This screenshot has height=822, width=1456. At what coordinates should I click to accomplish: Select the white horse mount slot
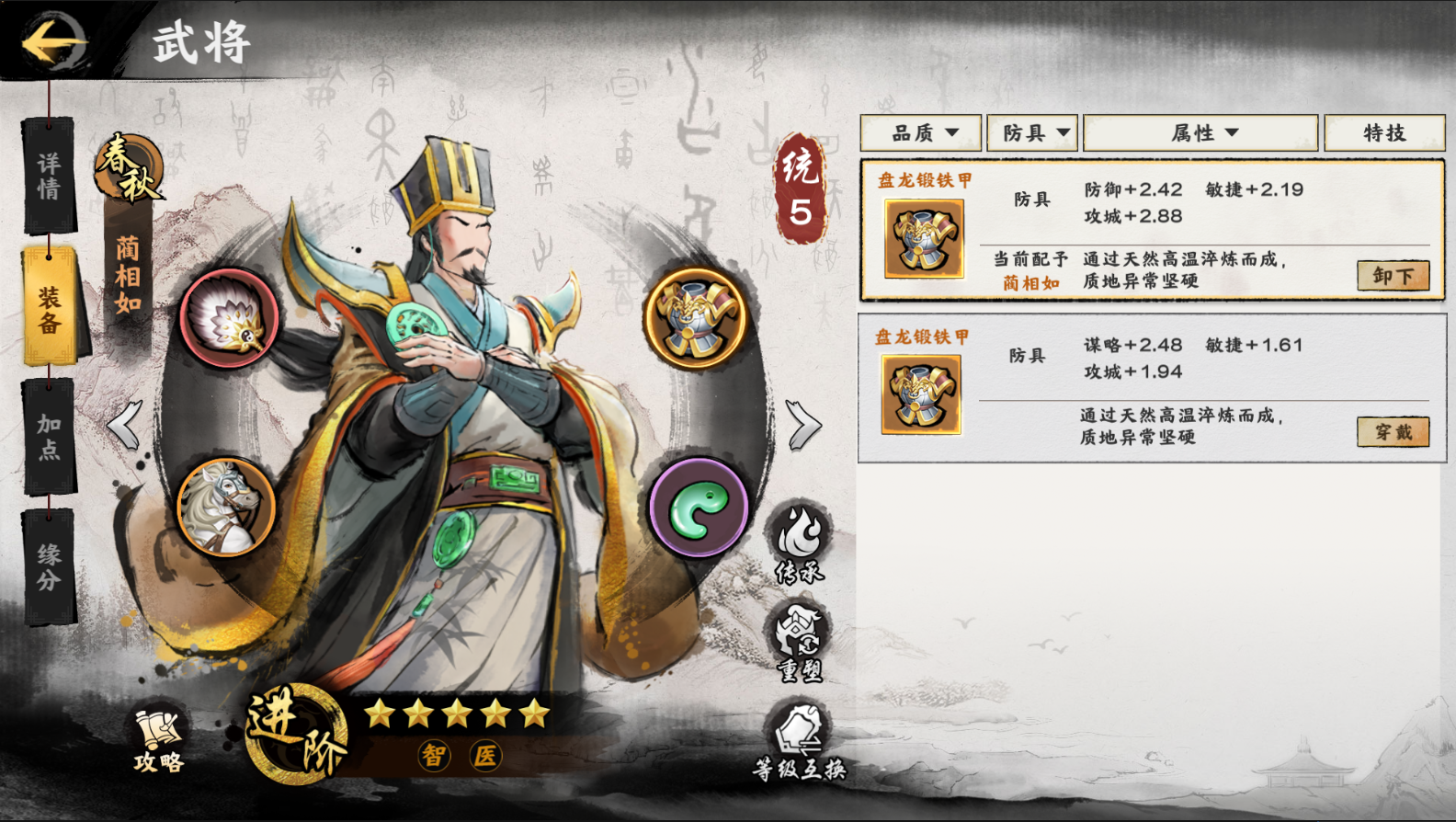[x=226, y=507]
